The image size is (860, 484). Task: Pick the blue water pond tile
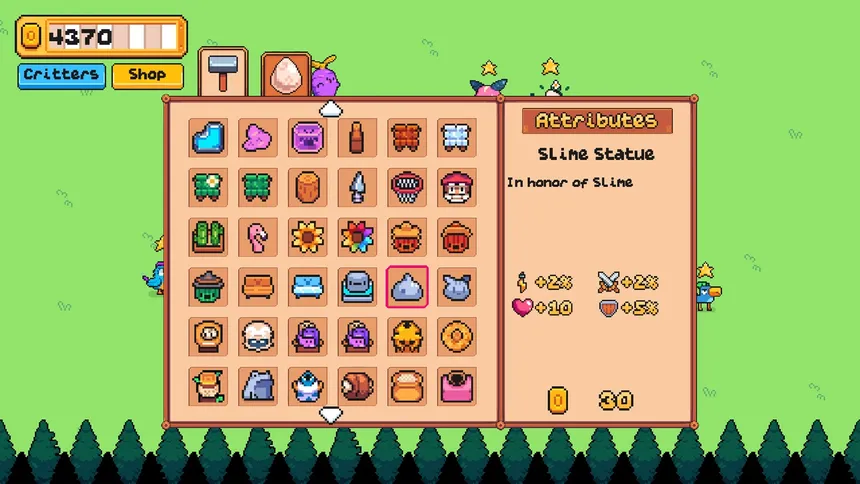(x=209, y=137)
